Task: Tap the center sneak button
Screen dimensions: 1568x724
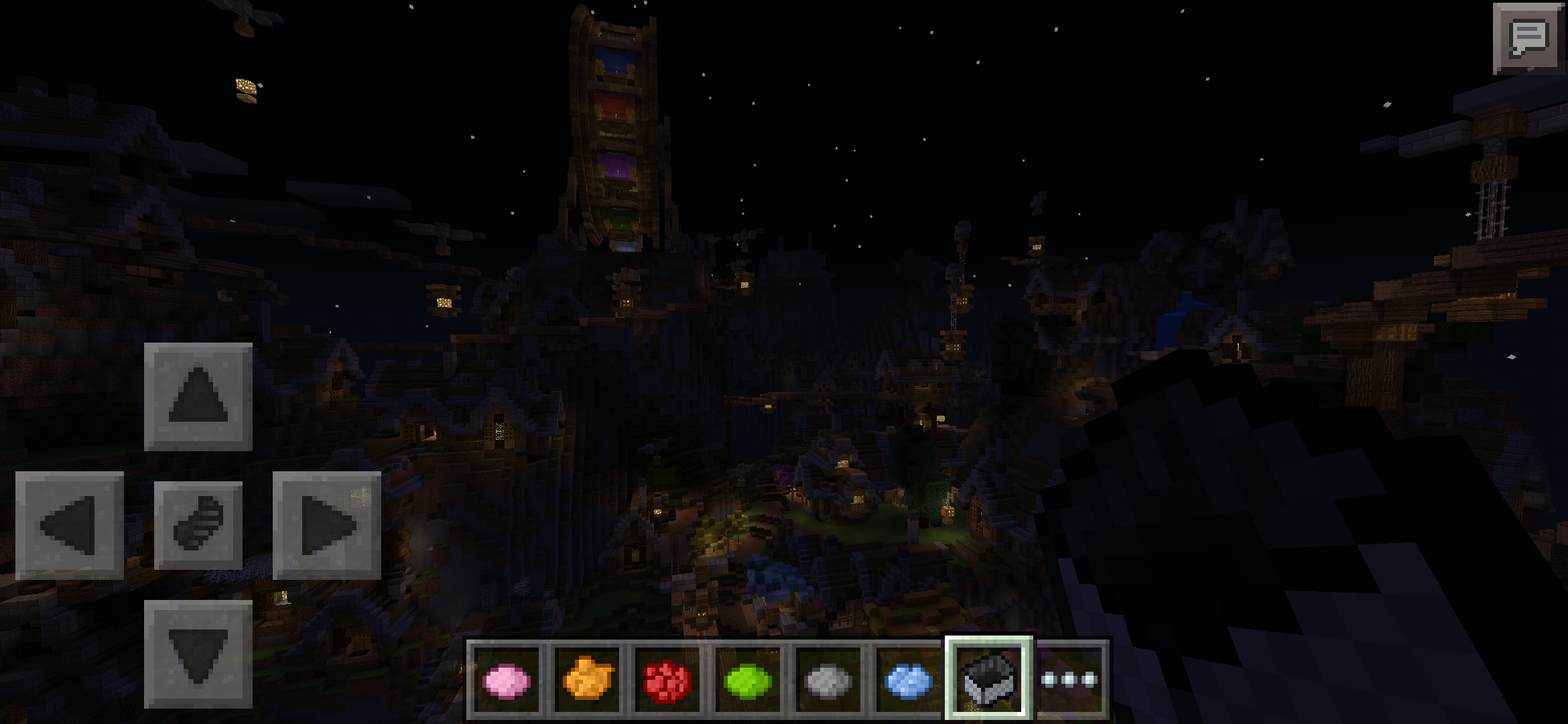Action: pos(198,526)
